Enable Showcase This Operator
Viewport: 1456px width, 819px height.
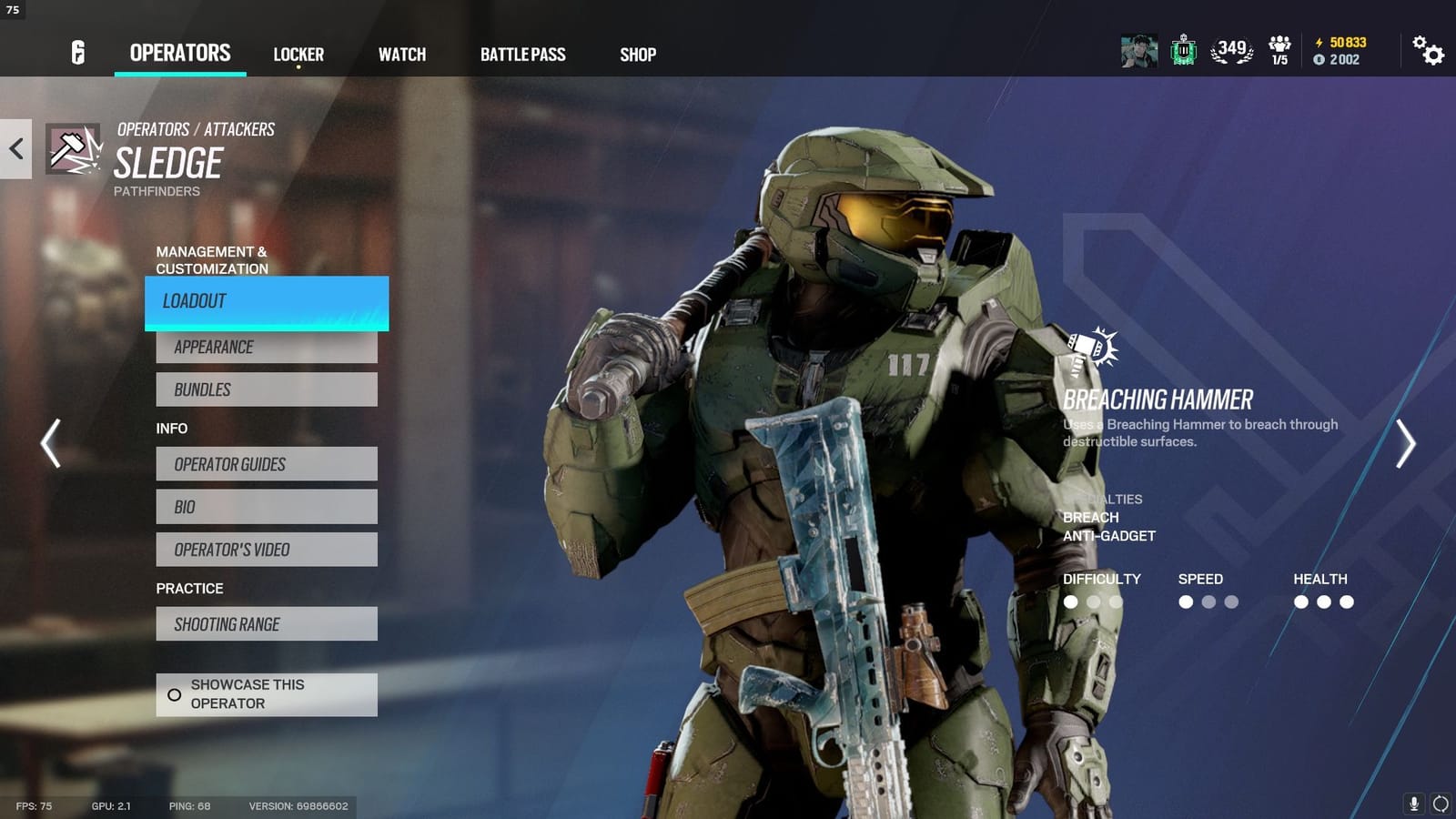(266, 693)
